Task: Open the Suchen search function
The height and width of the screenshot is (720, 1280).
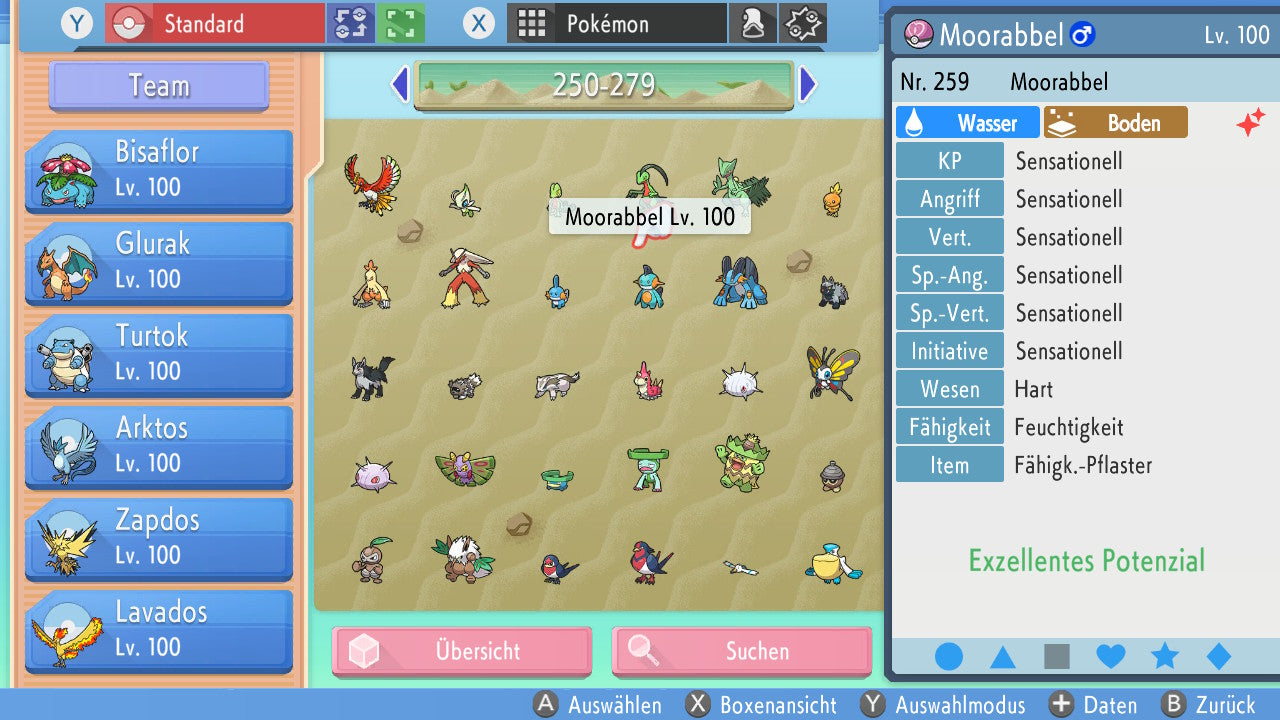Action: [741, 651]
